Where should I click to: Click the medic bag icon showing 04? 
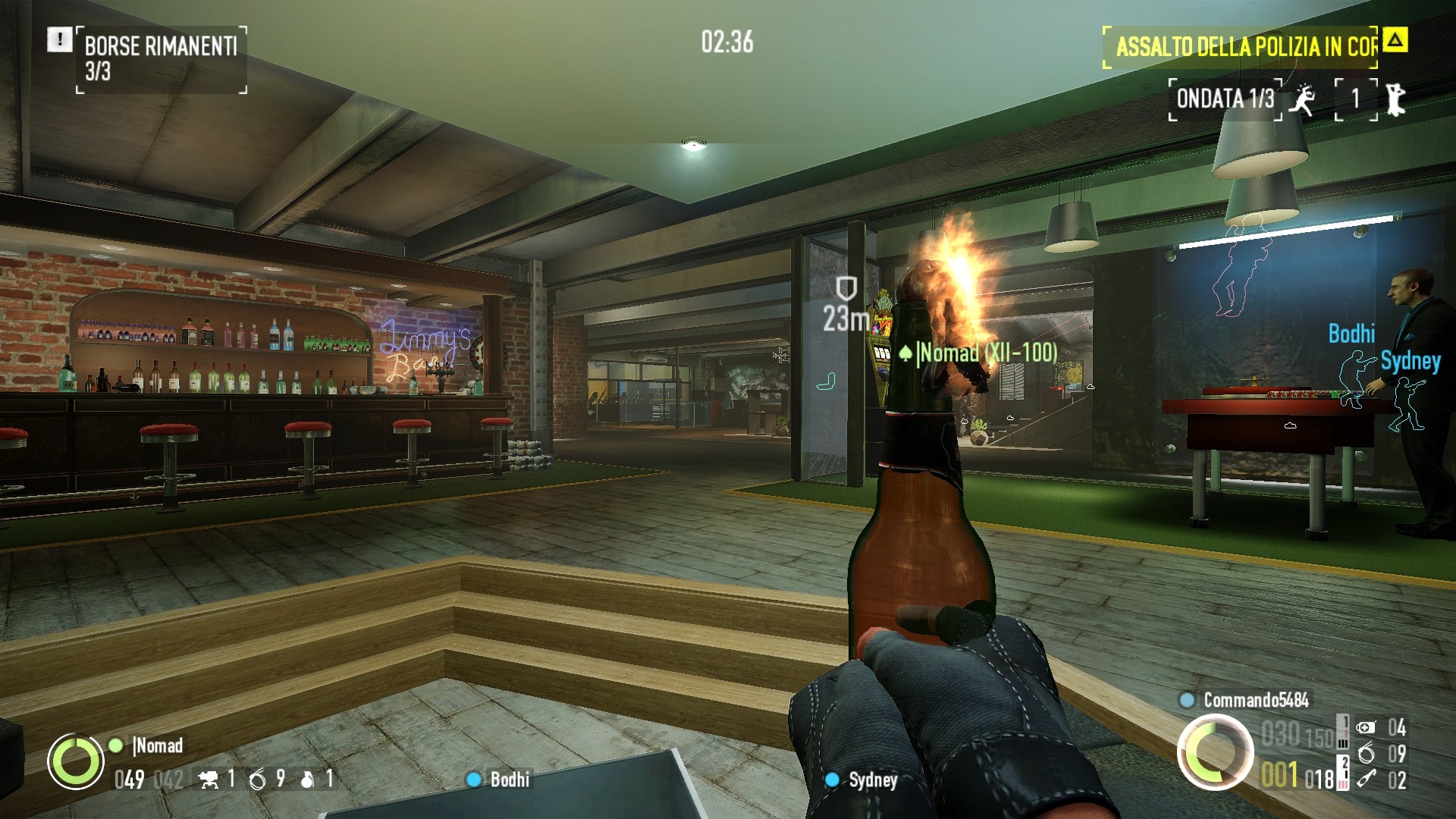(1366, 728)
